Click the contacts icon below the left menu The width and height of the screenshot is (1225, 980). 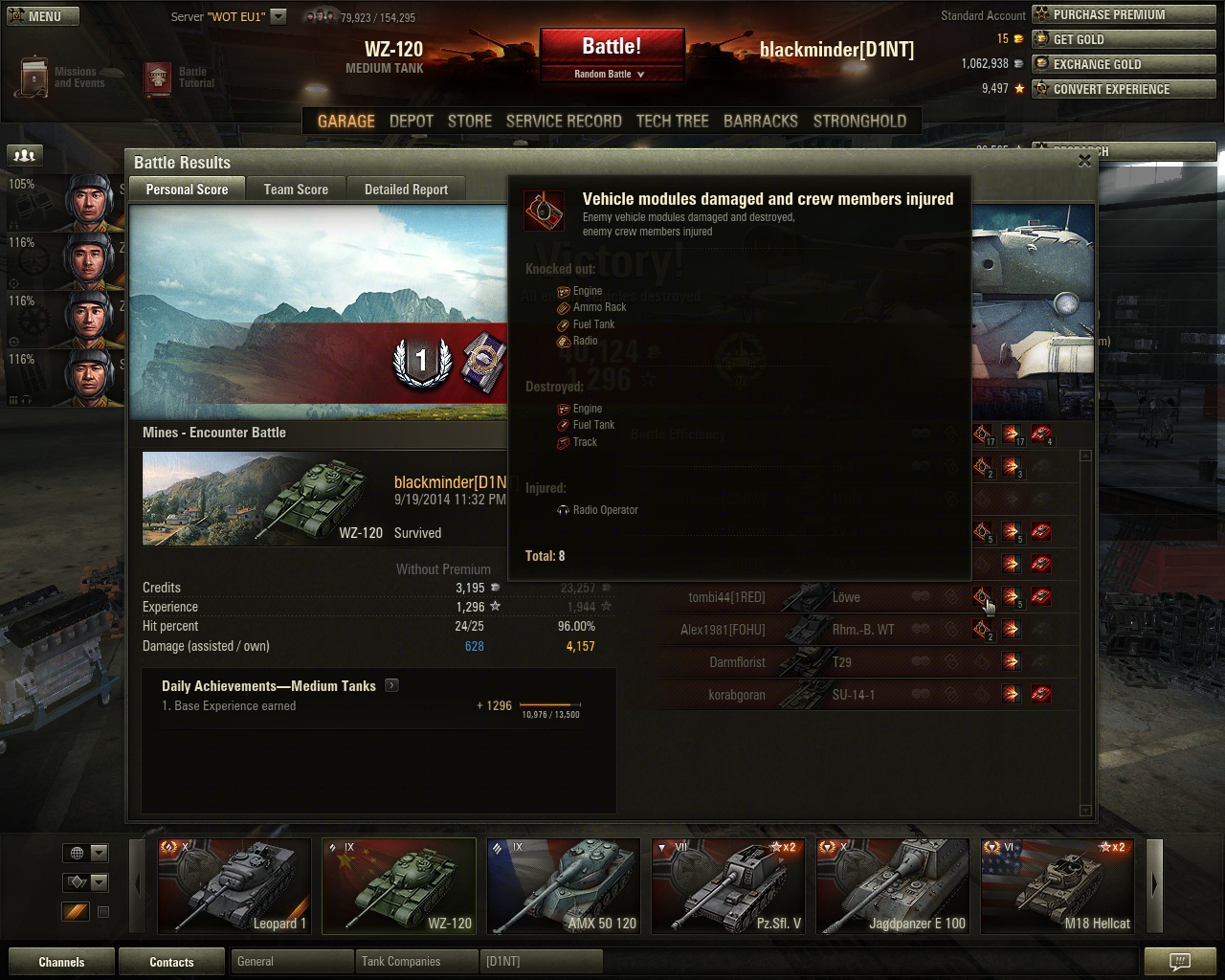(23, 154)
